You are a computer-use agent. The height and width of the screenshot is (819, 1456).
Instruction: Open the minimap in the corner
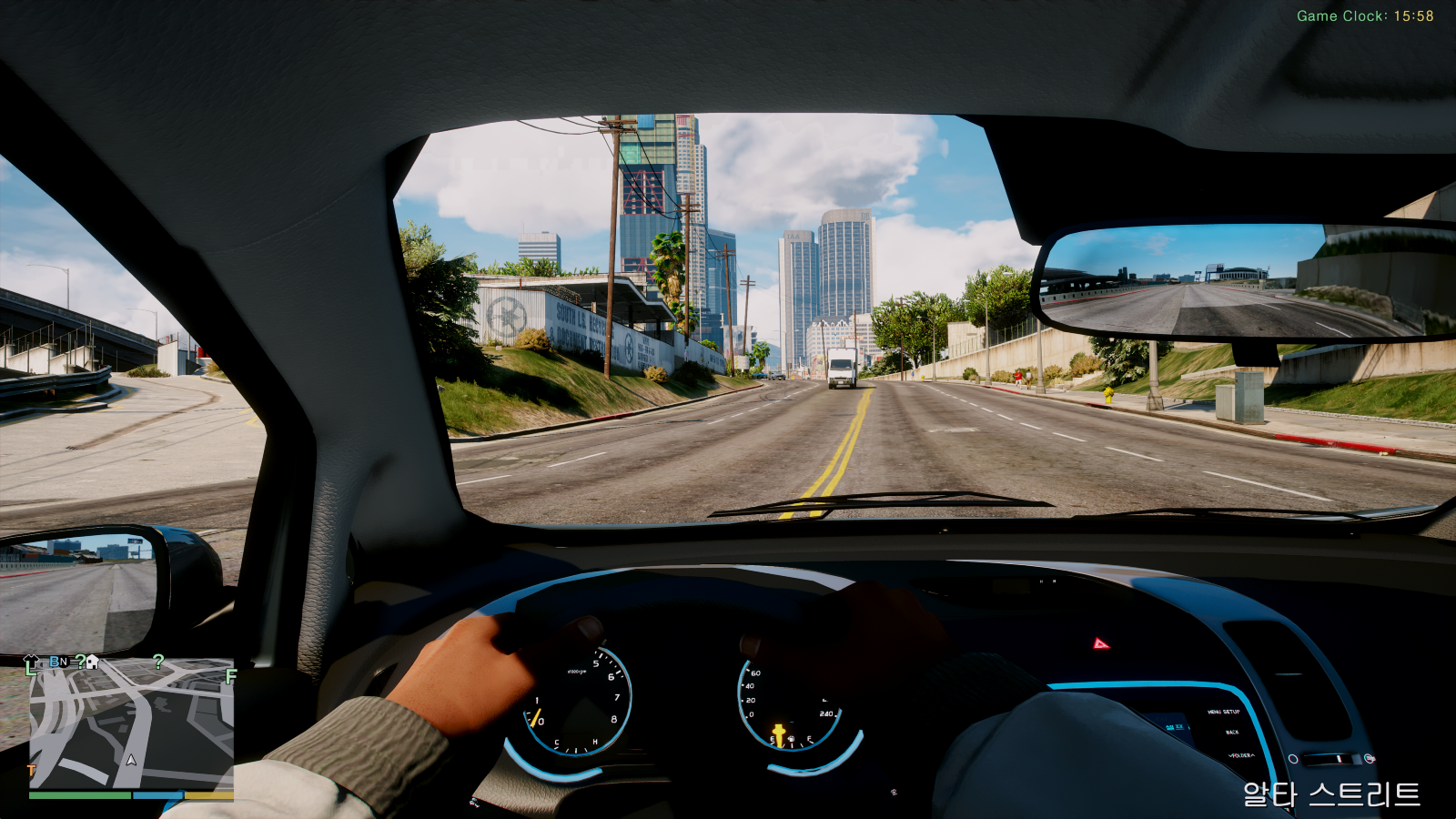pyautogui.click(x=131, y=723)
